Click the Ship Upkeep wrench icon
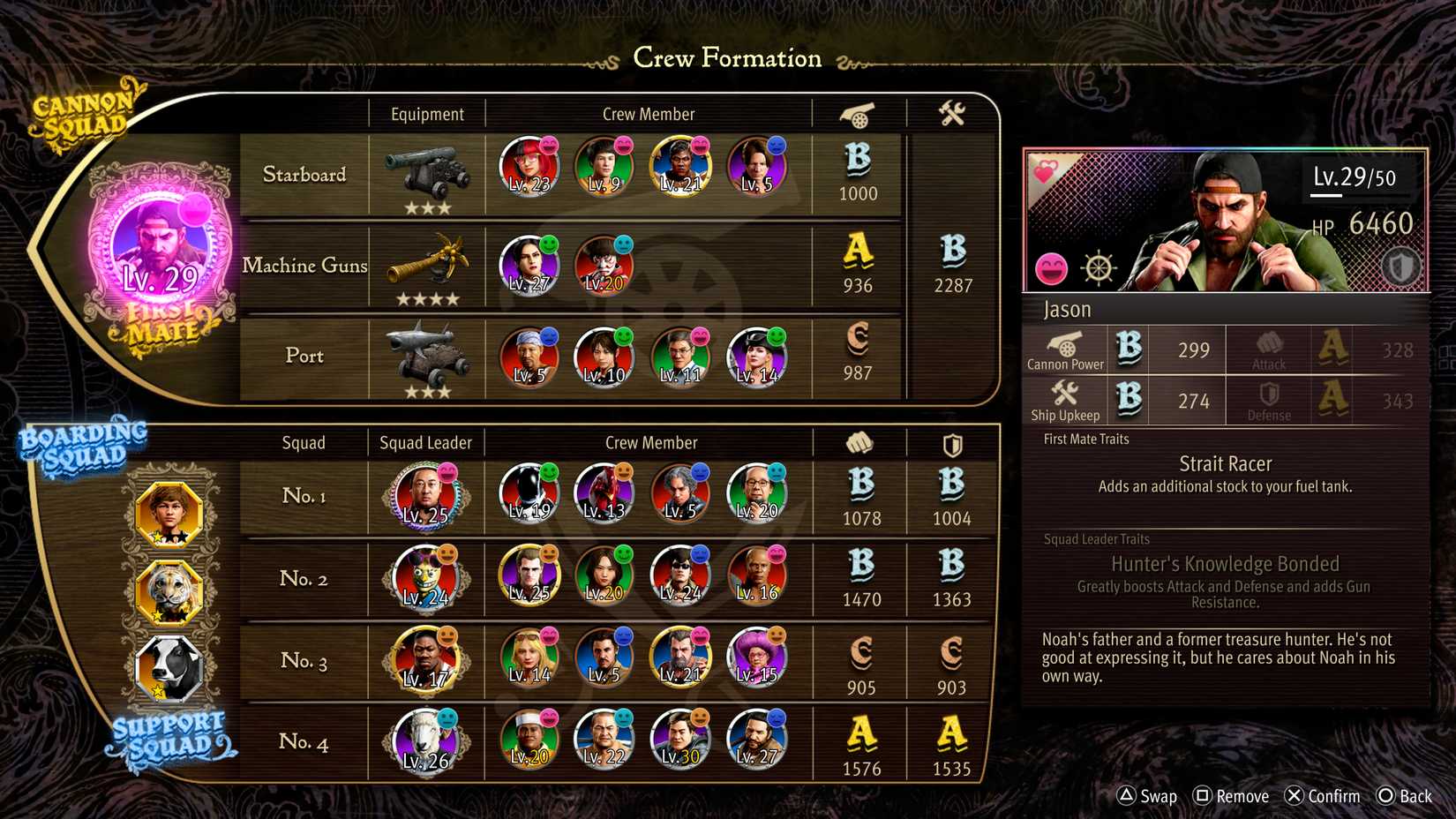 [x=1065, y=395]
